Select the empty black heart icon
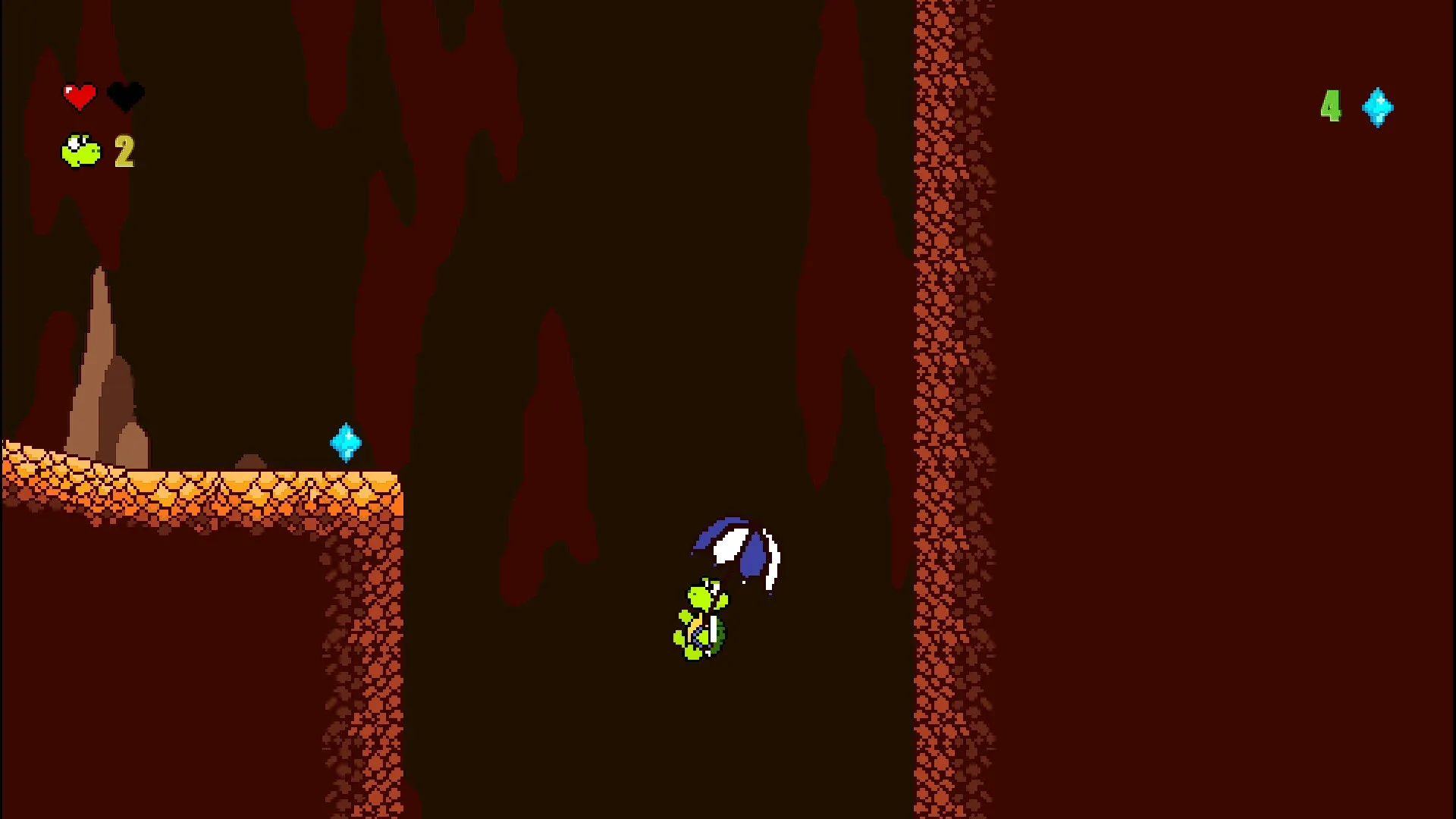The height and width of the screenshot is (819, 1456). [126, 94]
